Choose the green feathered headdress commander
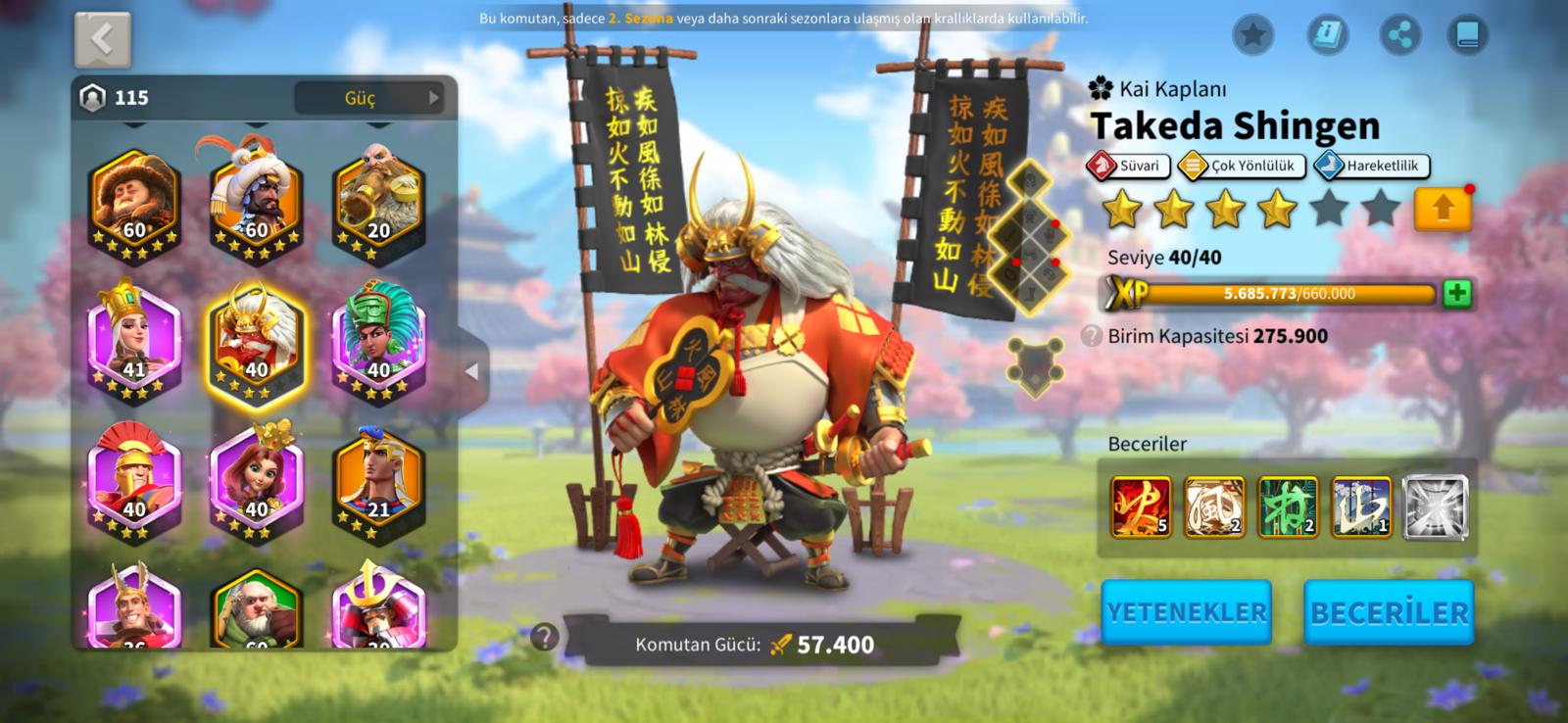1568x723 pixels. point(378,338)
